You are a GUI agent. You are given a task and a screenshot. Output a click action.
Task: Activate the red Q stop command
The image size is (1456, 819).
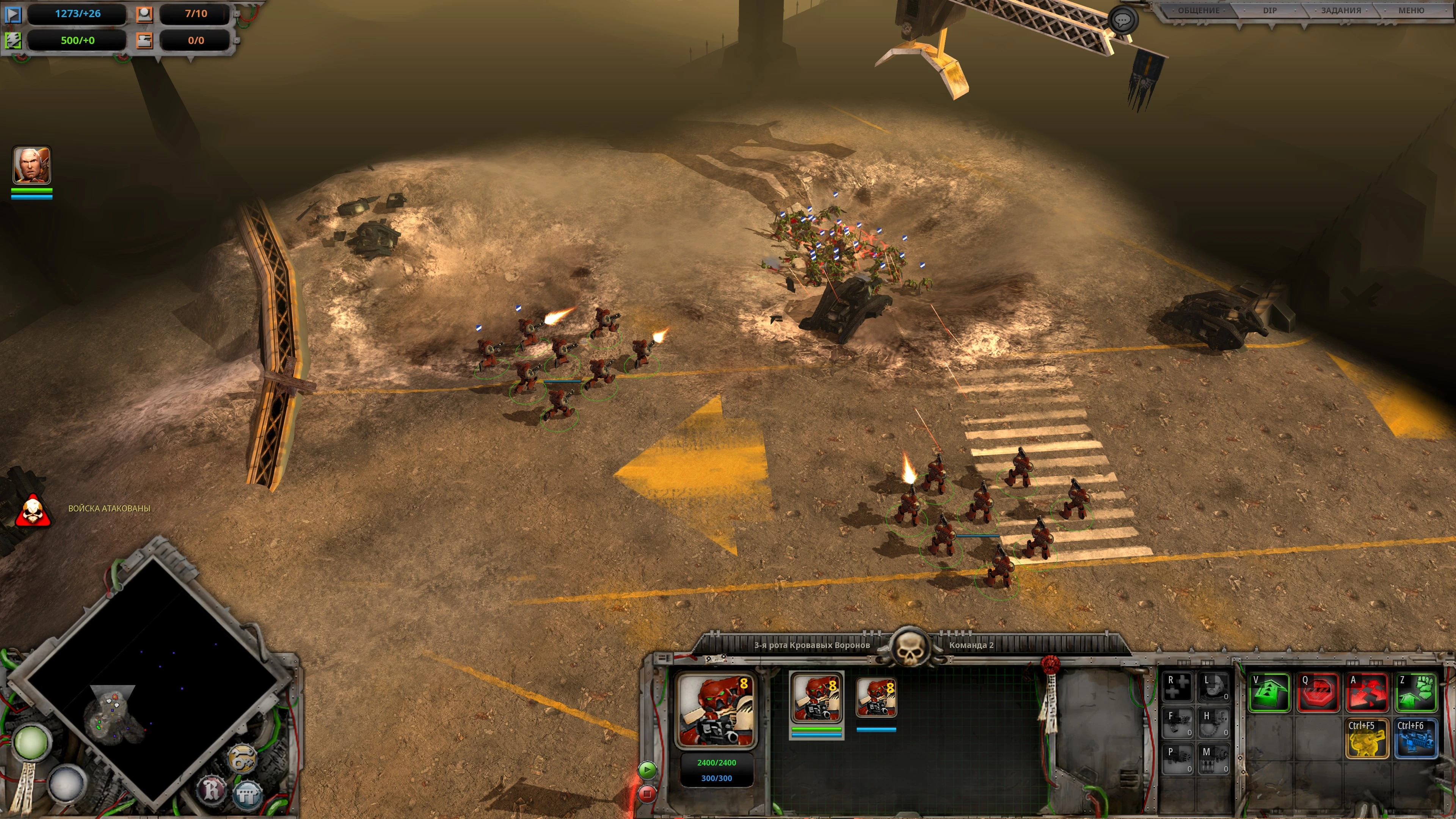point(1318,692)
